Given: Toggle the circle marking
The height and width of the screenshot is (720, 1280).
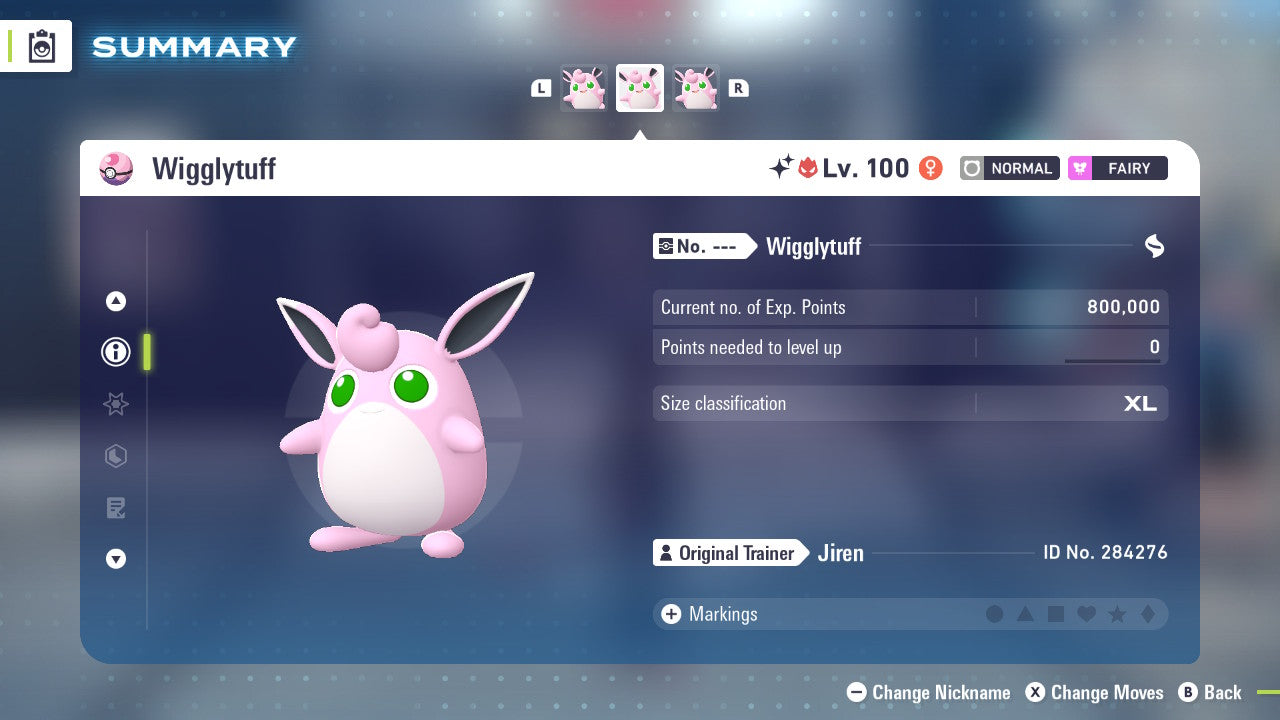Looking at the screenshot, I should (x=995, y=614).
